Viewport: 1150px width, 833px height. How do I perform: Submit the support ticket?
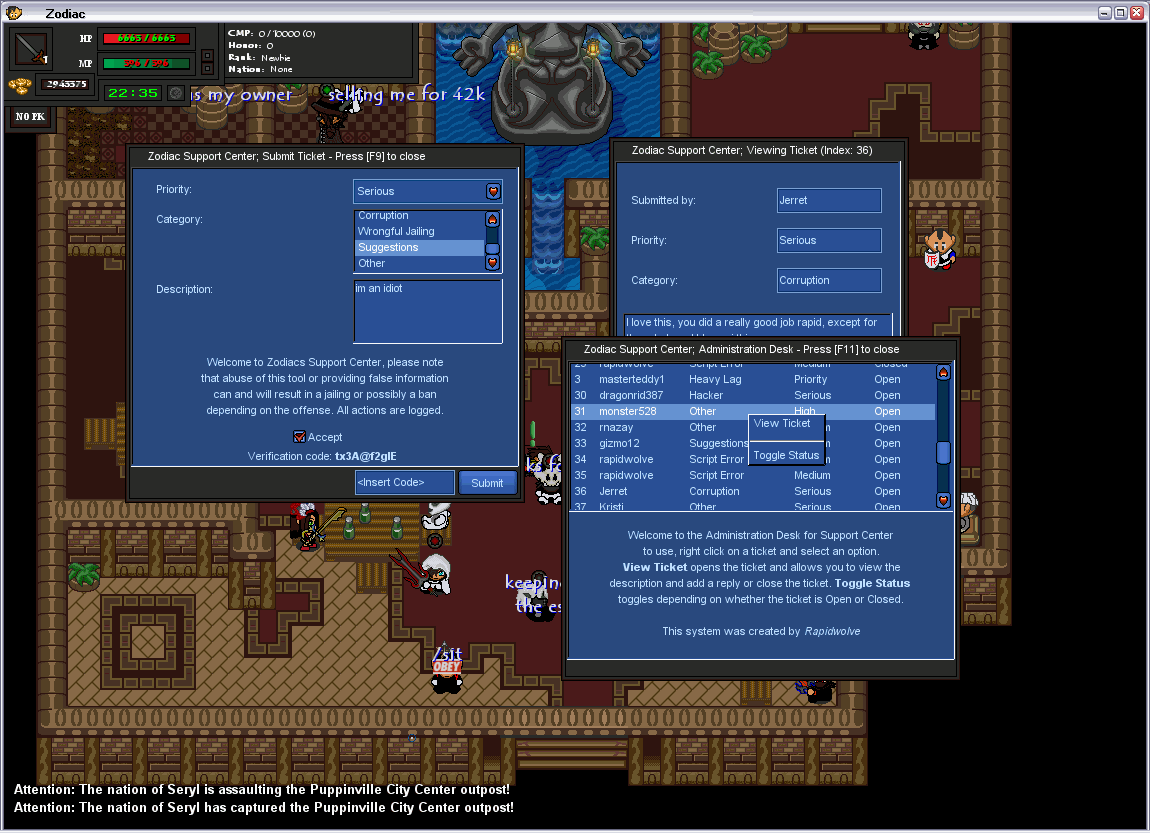487,483
